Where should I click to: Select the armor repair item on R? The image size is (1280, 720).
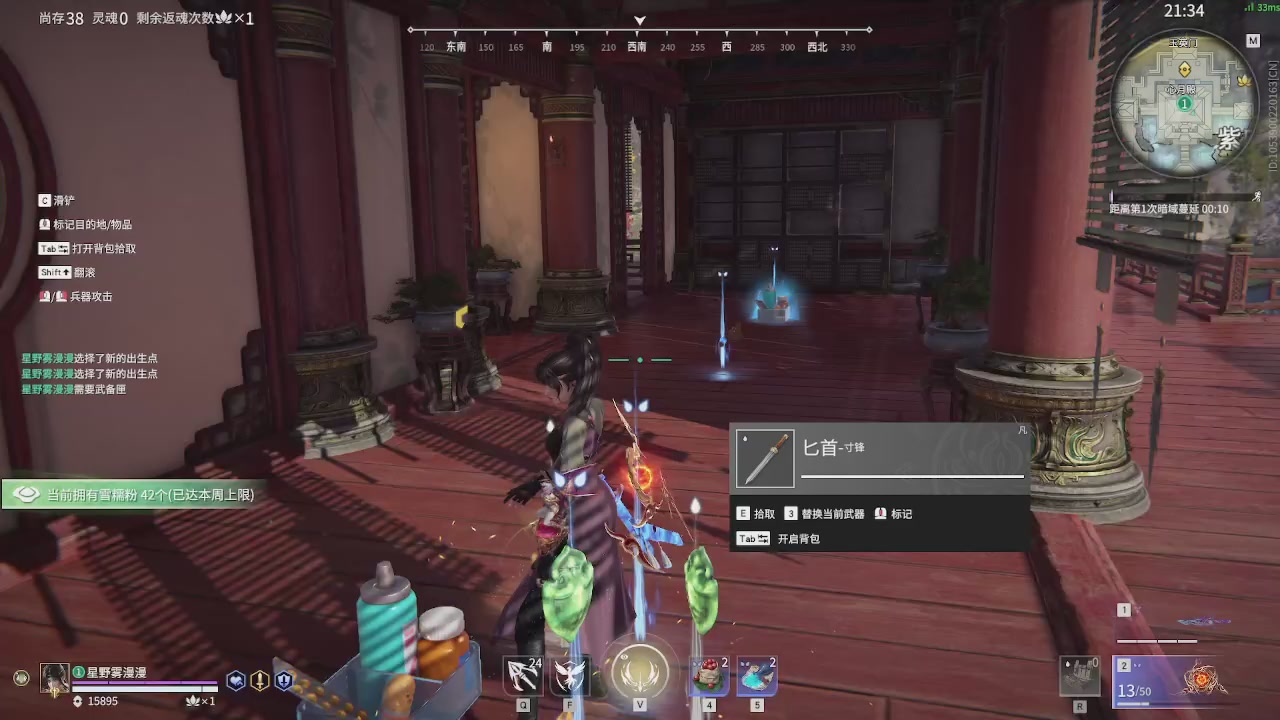pyautogui.click(x=1080, y=675)
